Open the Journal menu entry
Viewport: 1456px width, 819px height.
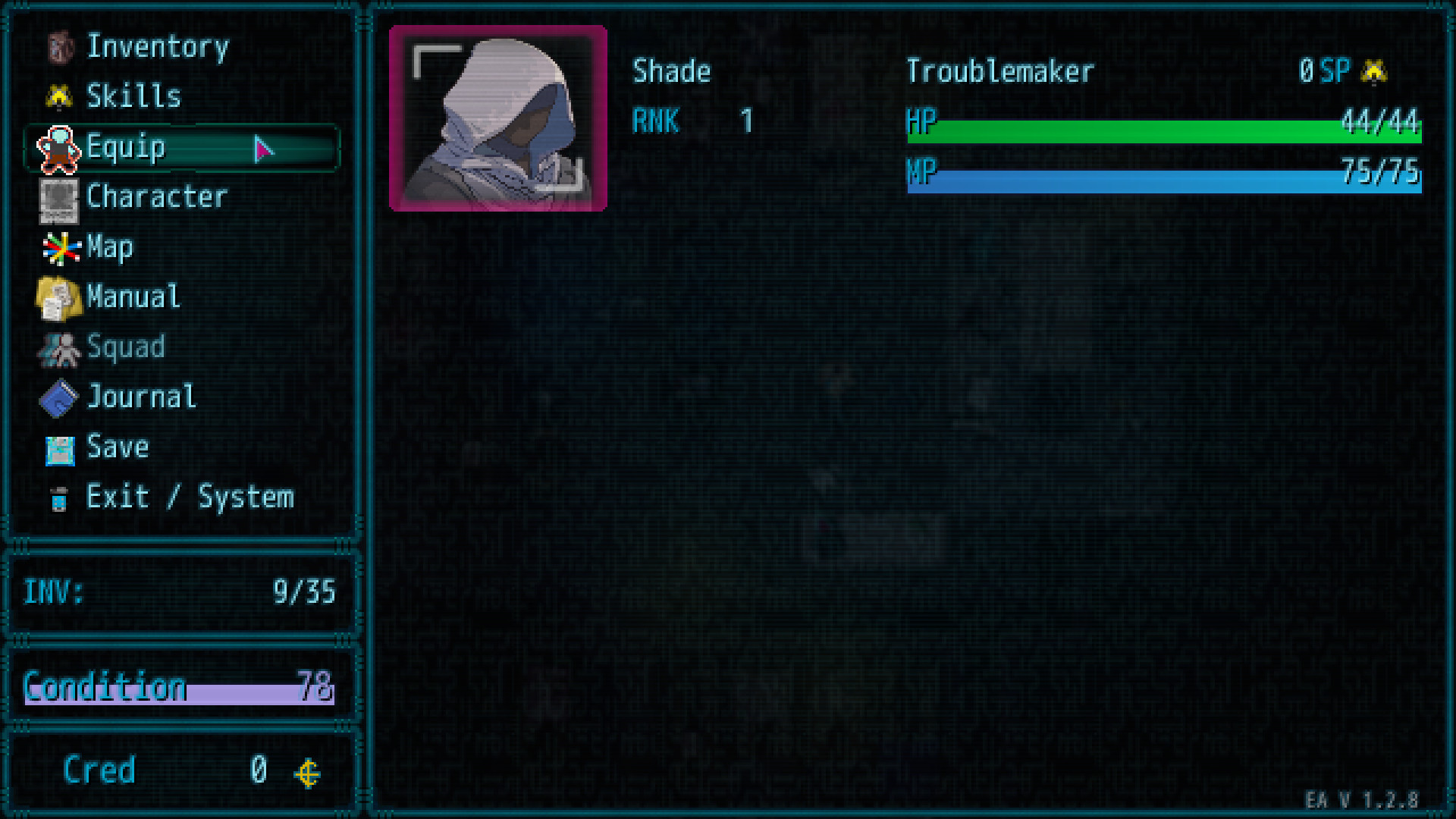coord(141,397)
